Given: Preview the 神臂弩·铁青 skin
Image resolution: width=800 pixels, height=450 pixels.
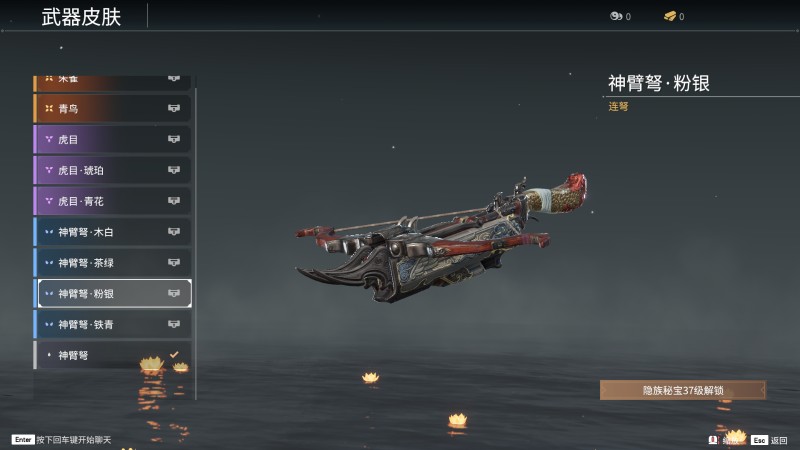Looking at the screenshot, I should 113,325.
